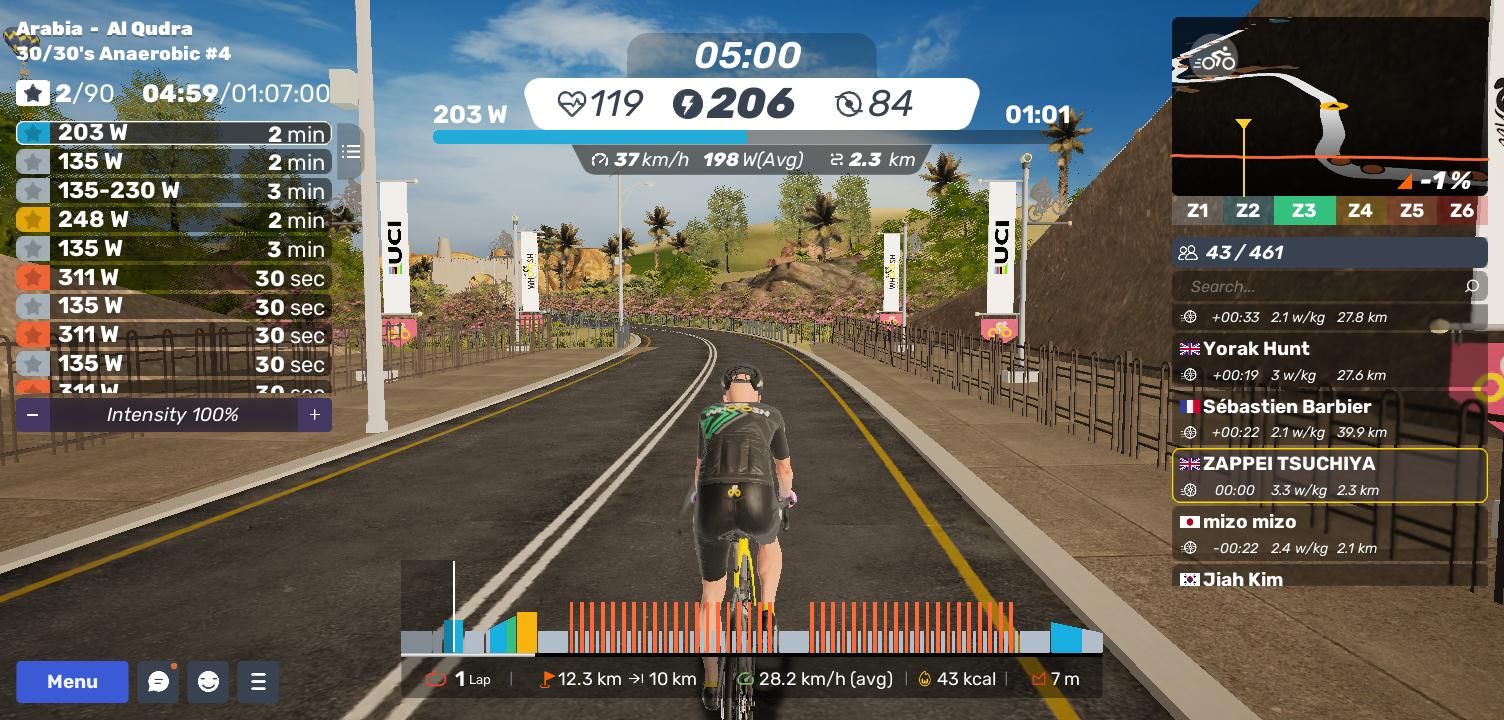Select Yorak Hunt in the riders list
This screenshot has width=1504, height=720.
(x=1328, y=360)
